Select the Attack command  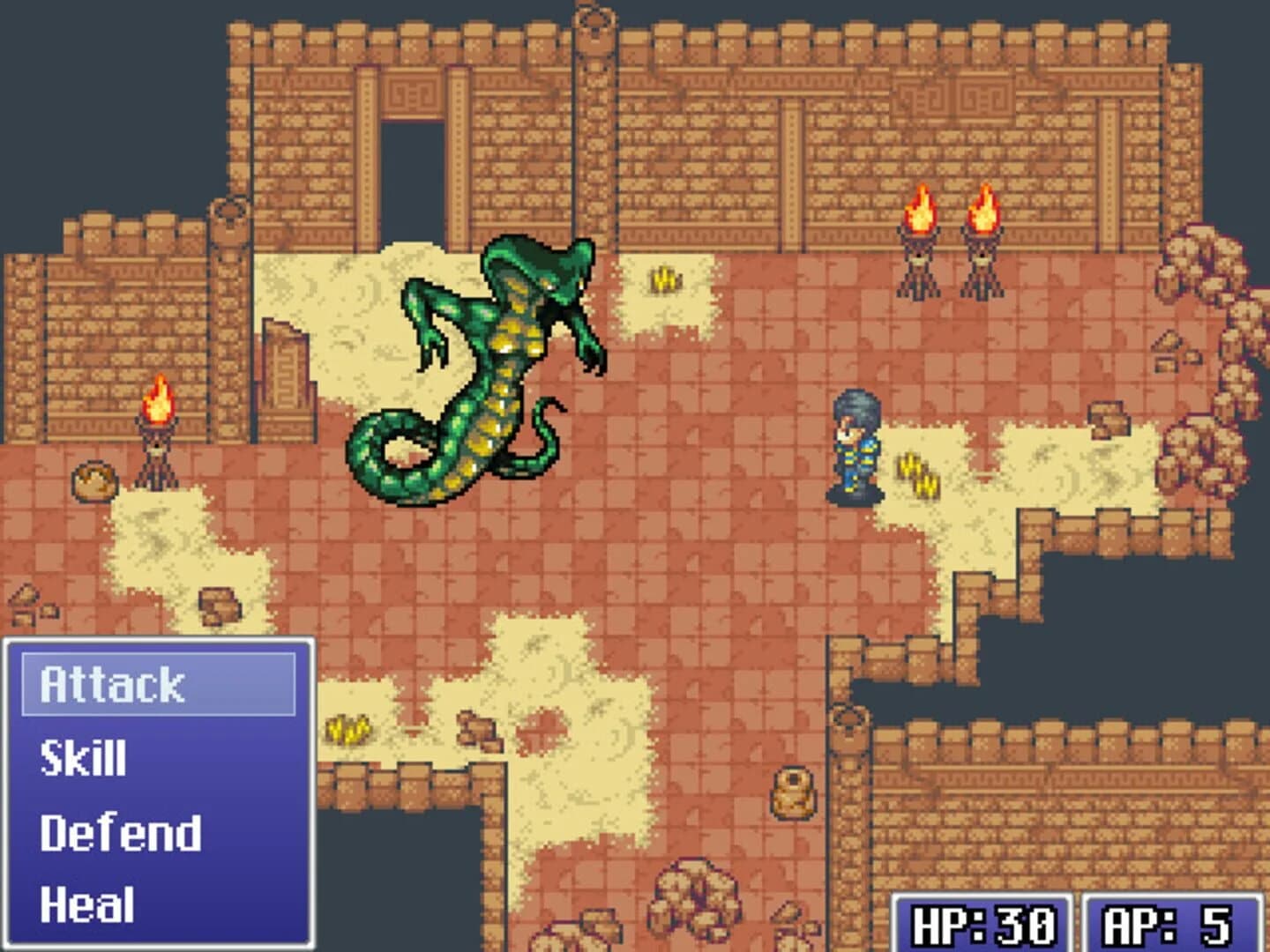point(115,683)
